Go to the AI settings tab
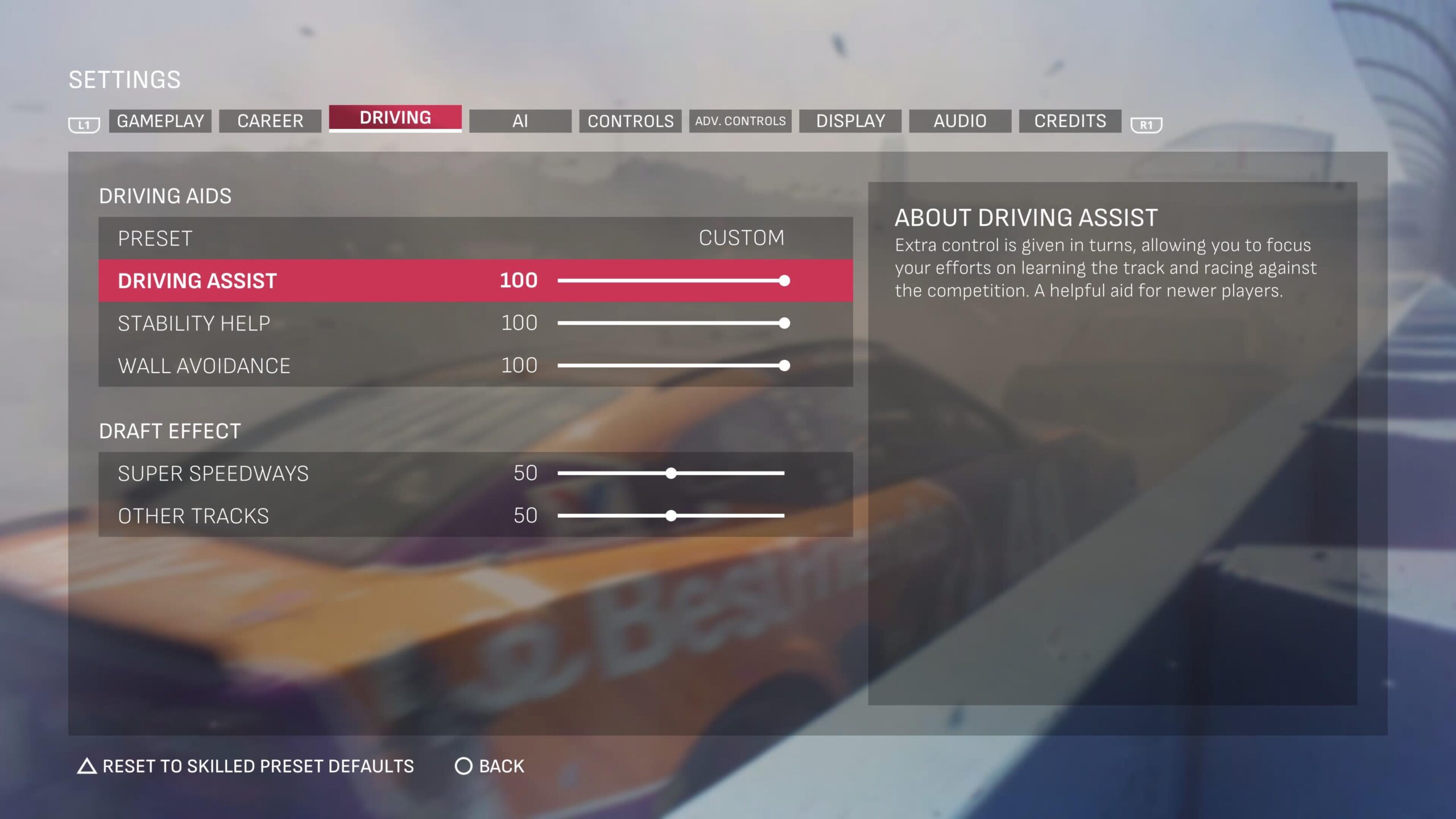 point(520,121)
